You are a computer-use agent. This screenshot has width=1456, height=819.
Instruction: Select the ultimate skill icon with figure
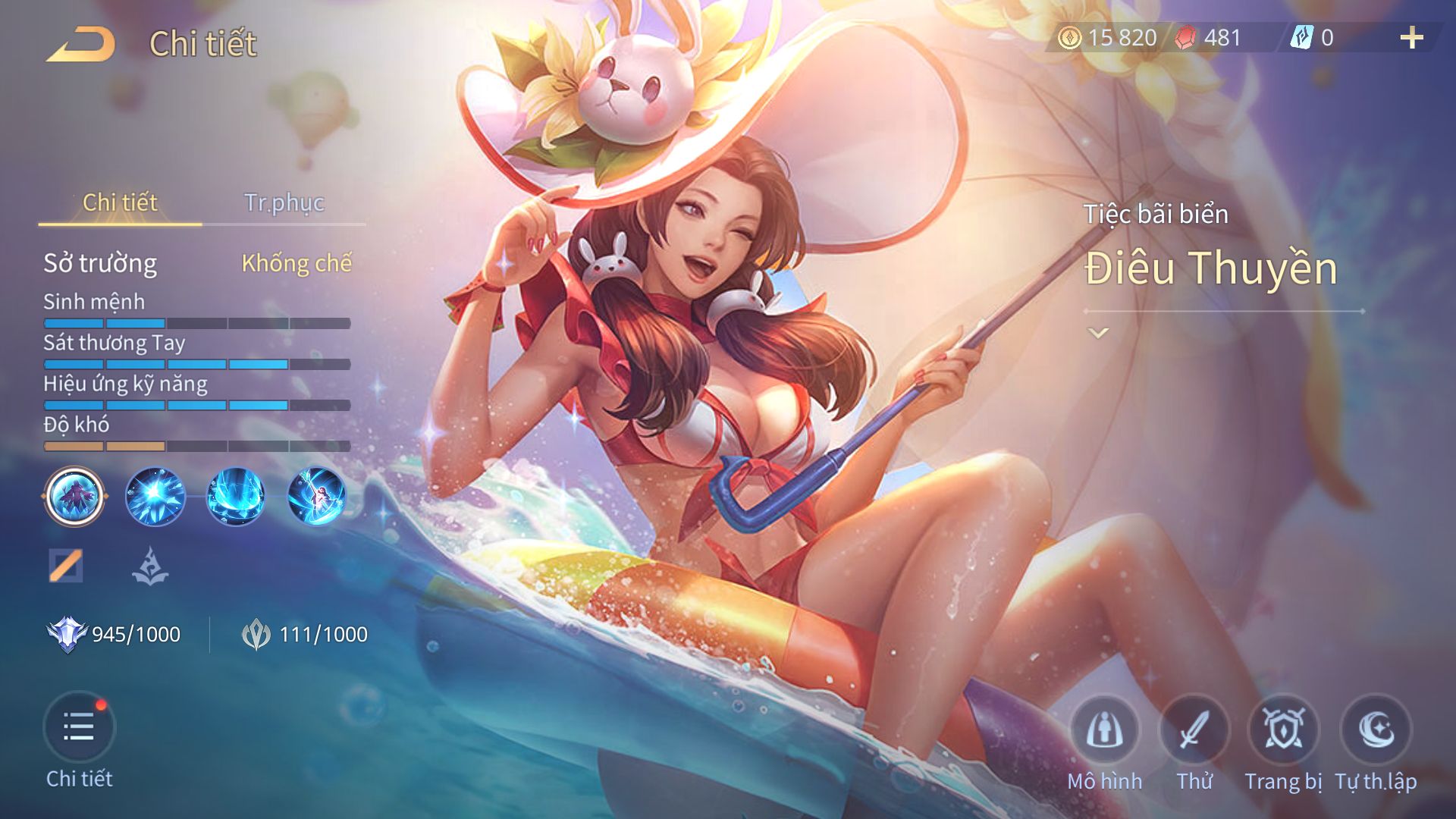tap(316, 497)
